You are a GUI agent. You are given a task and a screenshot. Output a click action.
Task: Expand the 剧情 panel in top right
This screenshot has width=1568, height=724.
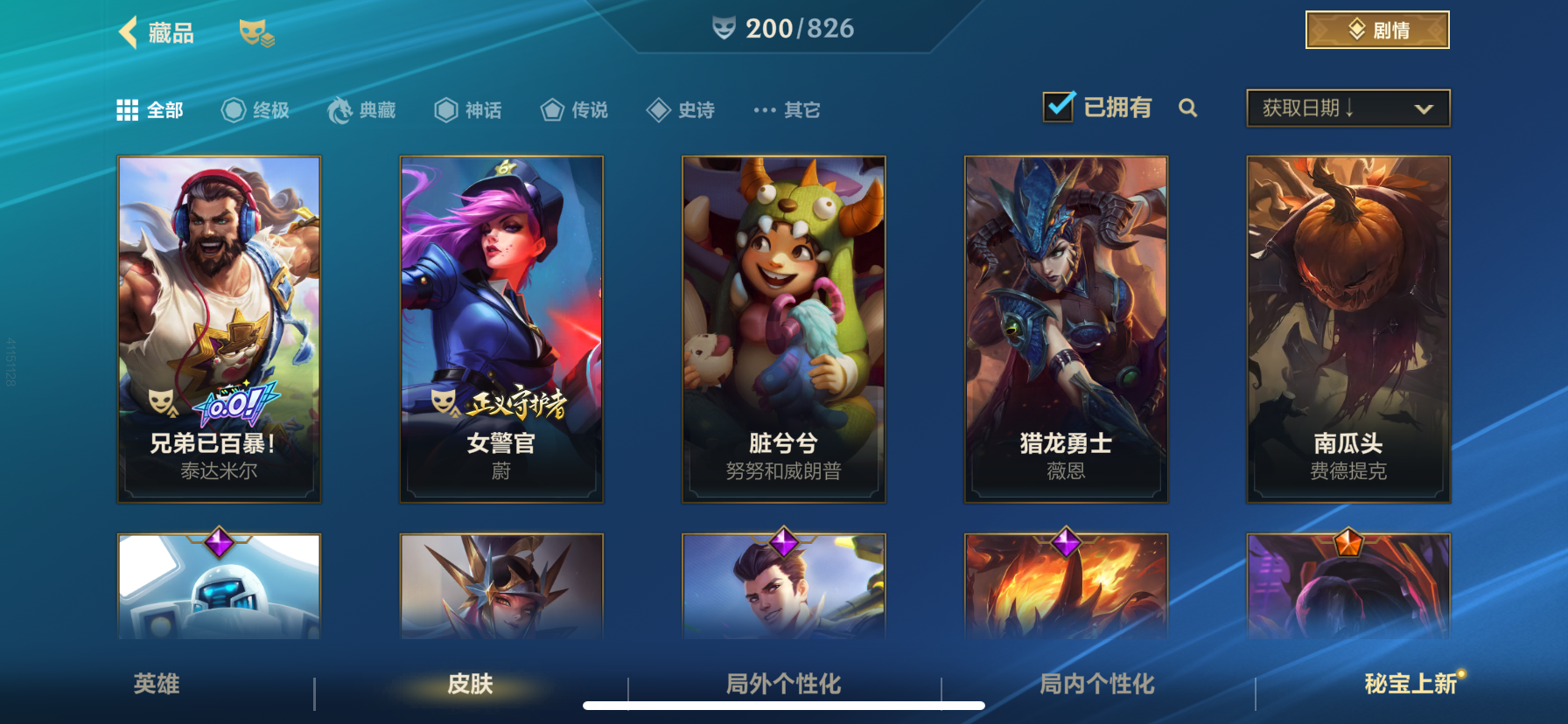pyautogui.click(x=1376, y=29)
